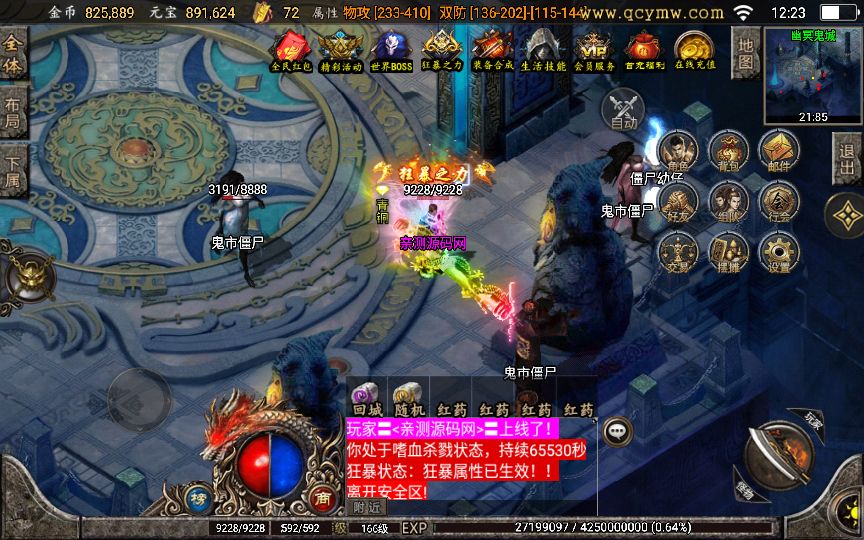The height and width of the screenshot is (540, 864).
Task: Open the 精彩活动 events menu
Action: (341, 49)
